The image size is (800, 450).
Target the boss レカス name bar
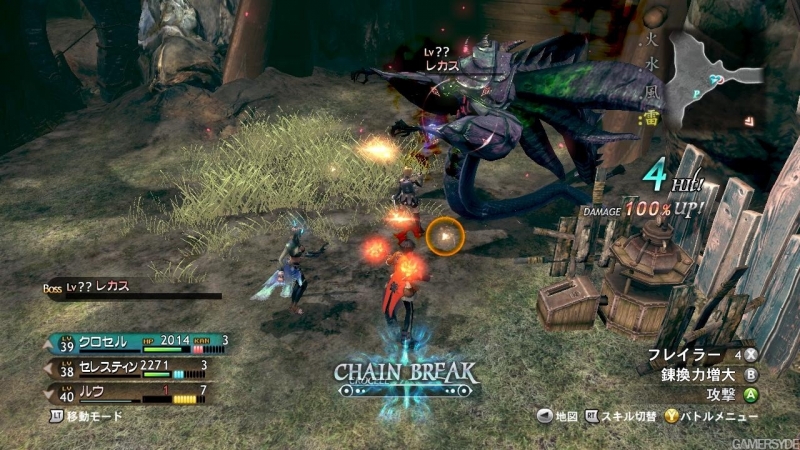tap(130, 290)
